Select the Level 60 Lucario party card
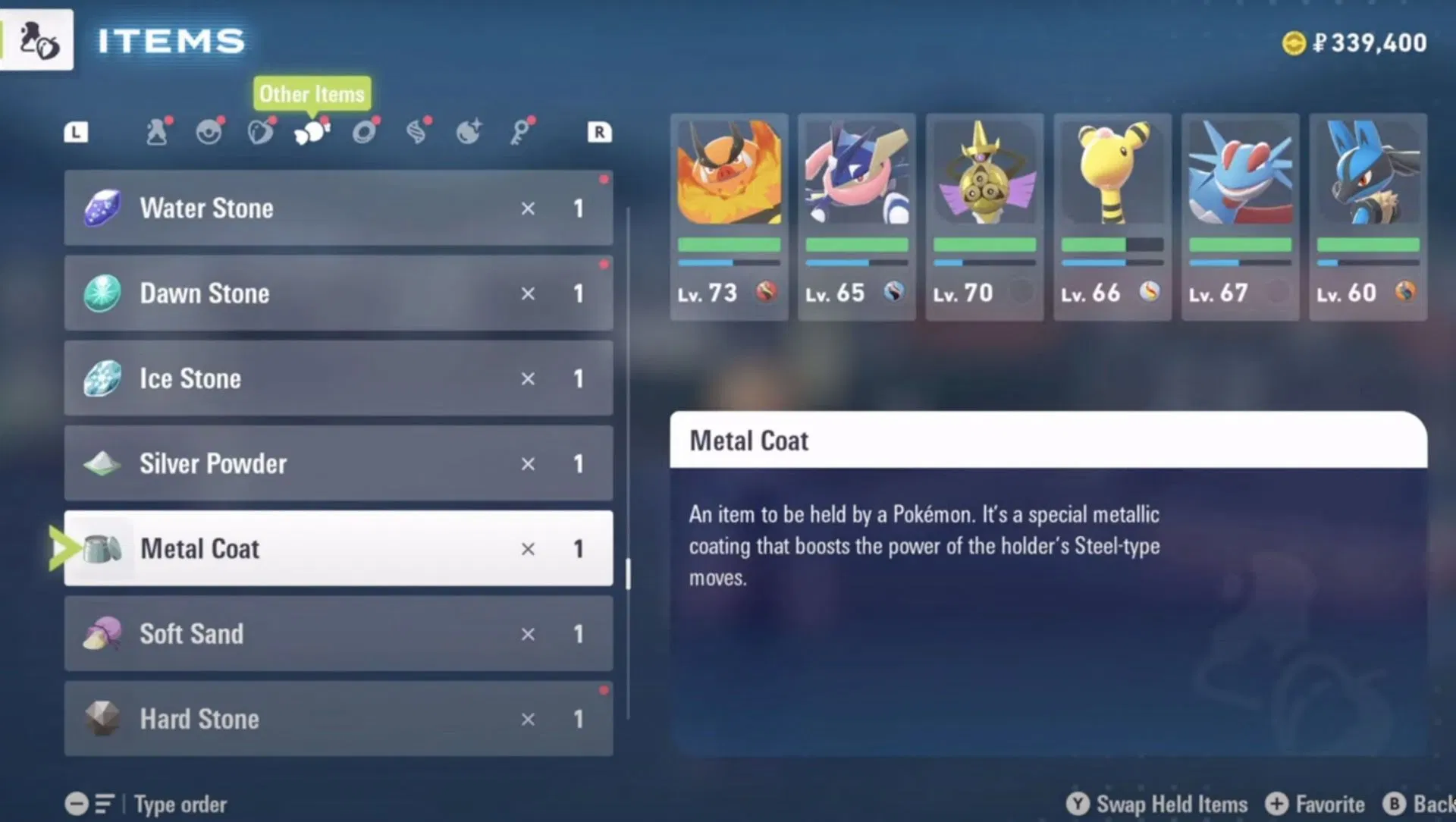1456x822 pixels. (1368, 216)
